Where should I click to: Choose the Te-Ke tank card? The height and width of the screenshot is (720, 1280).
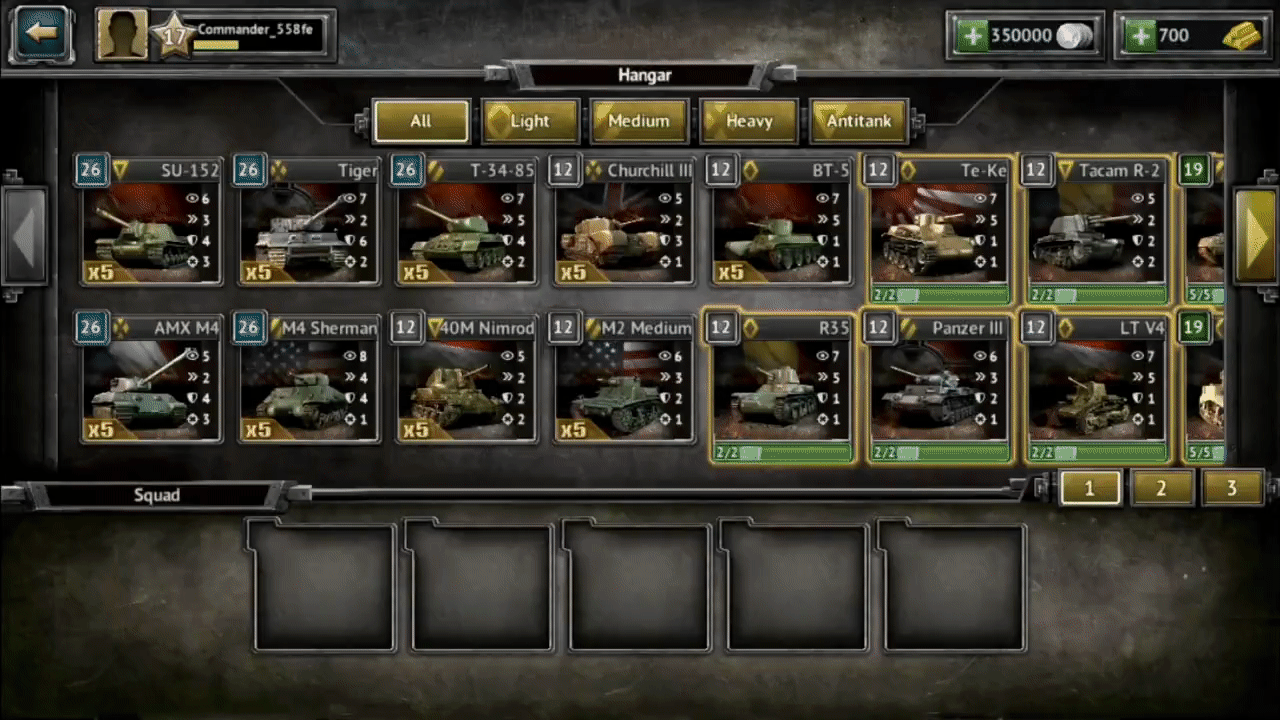939,228
